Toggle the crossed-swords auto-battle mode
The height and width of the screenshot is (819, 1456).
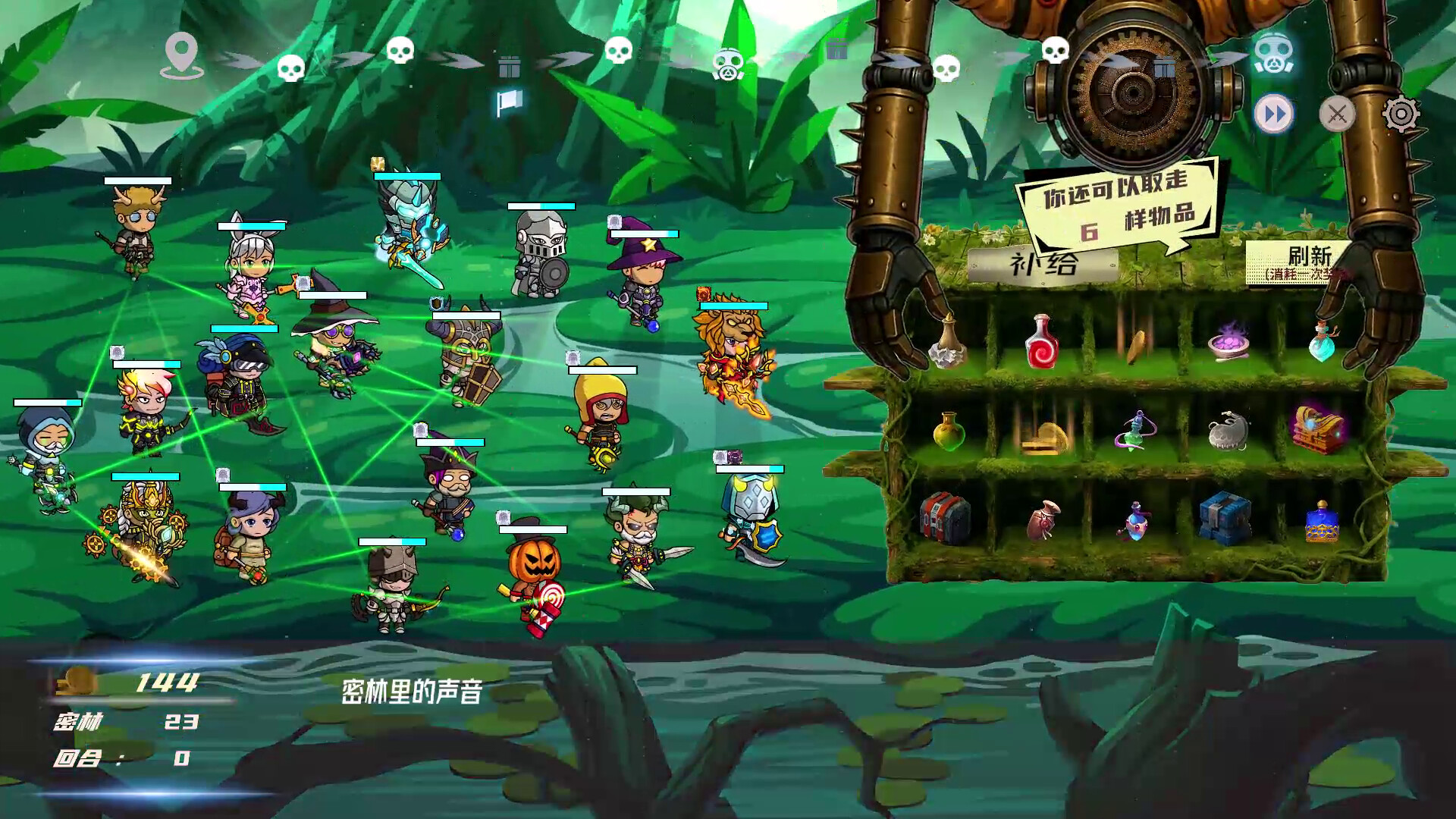tap(1337, 114)
